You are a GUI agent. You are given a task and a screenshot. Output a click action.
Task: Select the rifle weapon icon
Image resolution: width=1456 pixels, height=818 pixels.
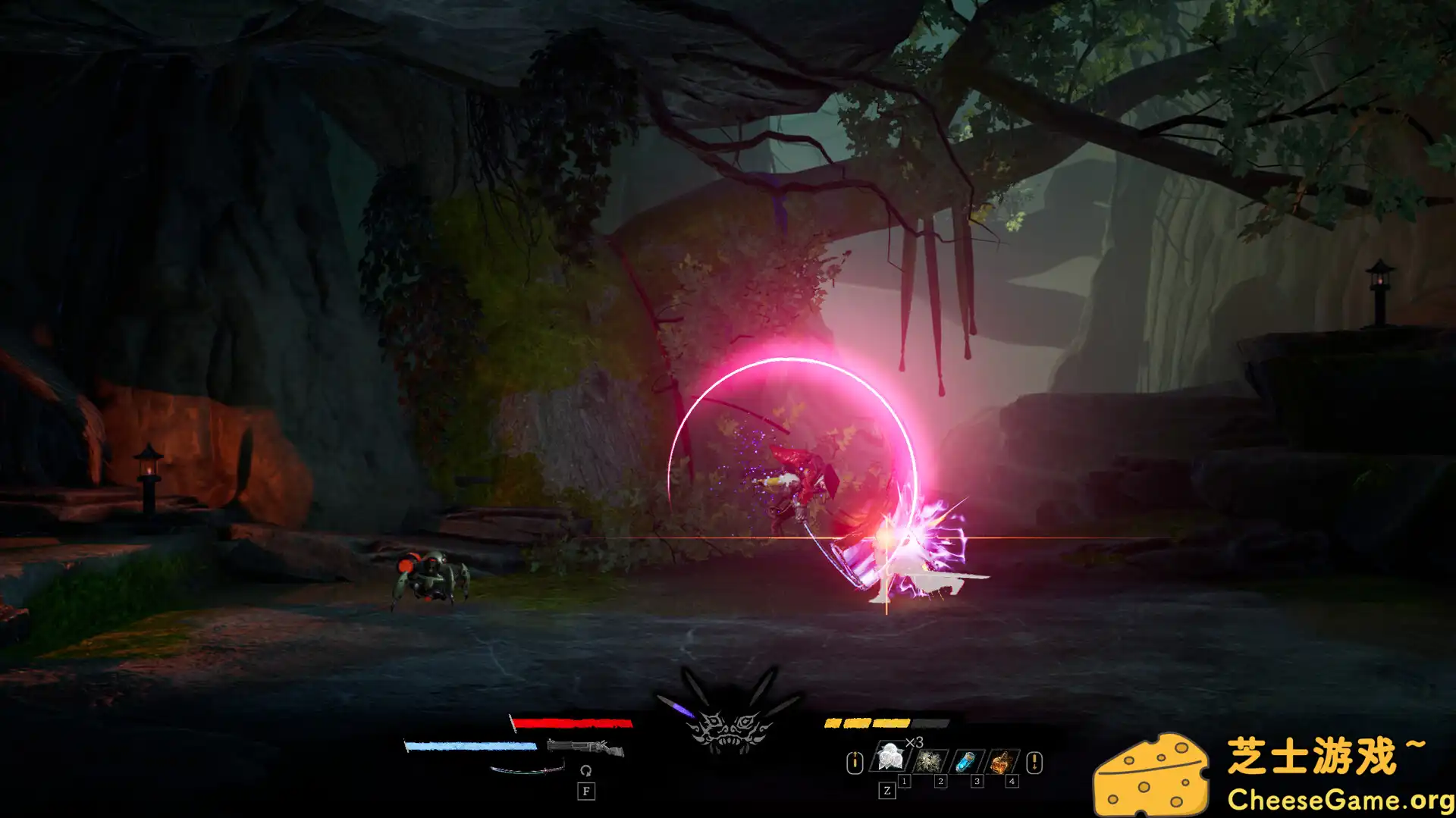coord(585,747)
